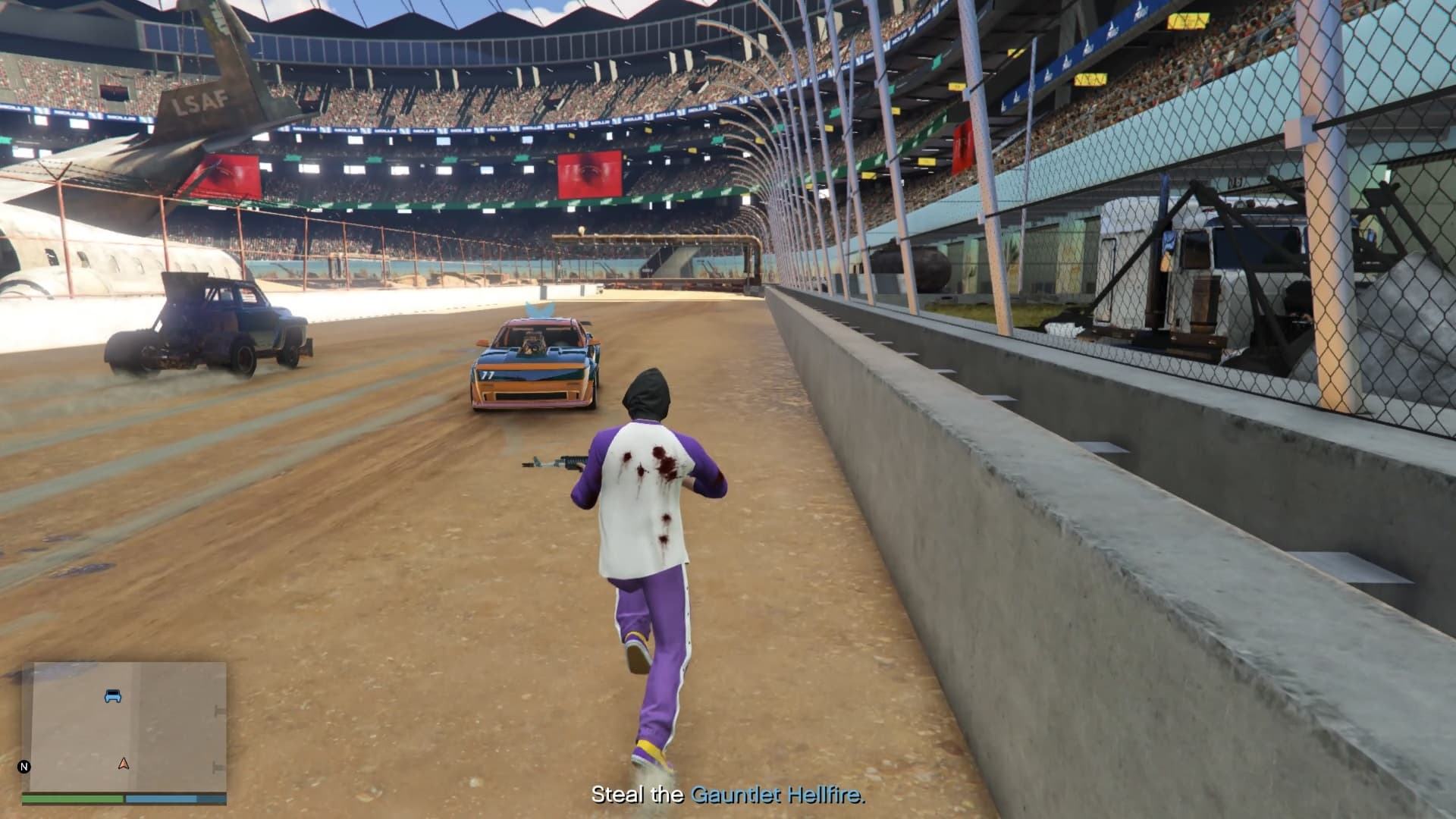Click the north compass N marker
The image size is (1456, 819).
pos(24,767)
